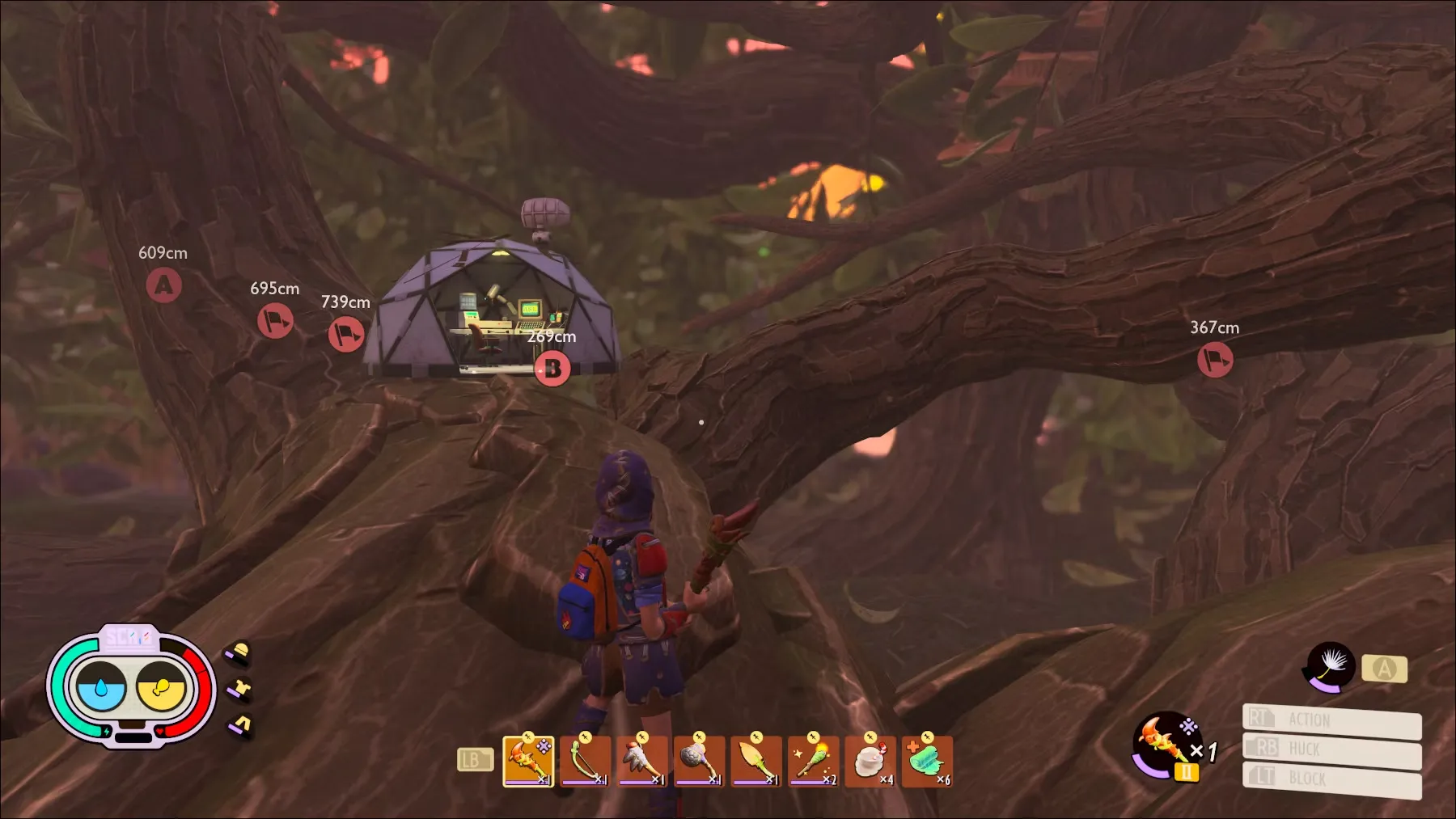Click the equipped weapon icon with tier II badge

pyautogui.click(x=1166, y=744)
